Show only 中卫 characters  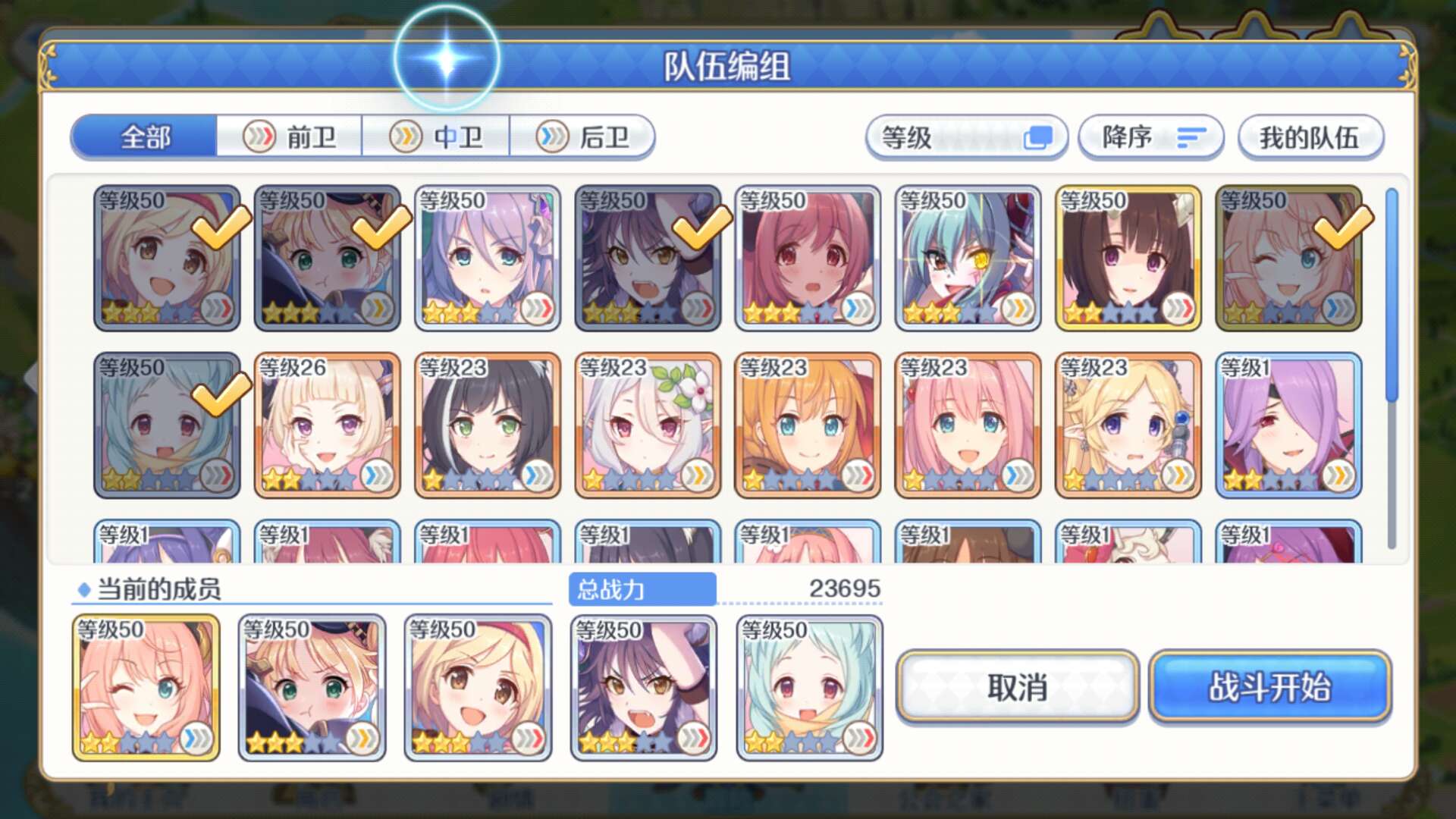point(436,137)
